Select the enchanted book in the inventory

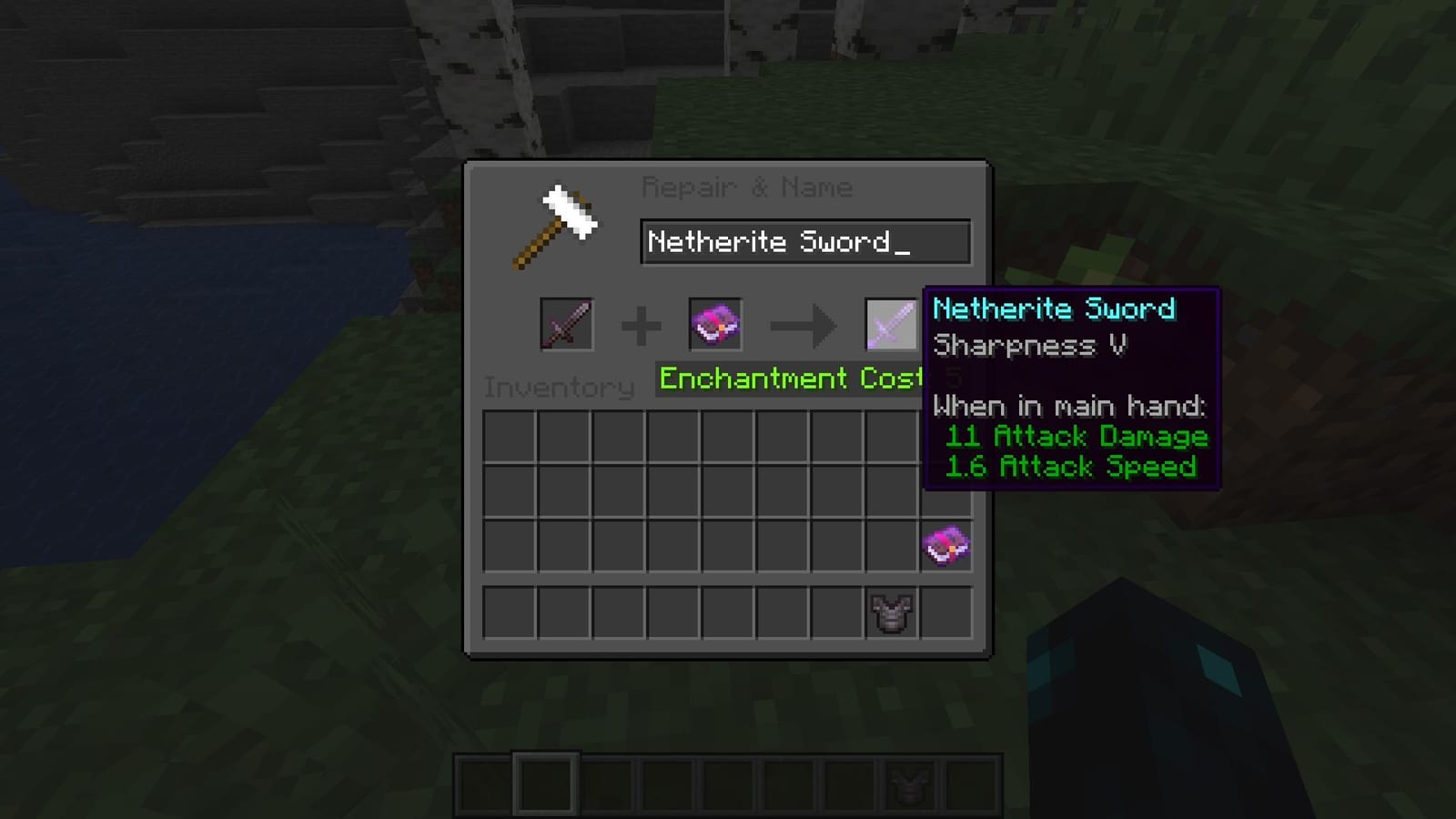[x=945, y=544]
